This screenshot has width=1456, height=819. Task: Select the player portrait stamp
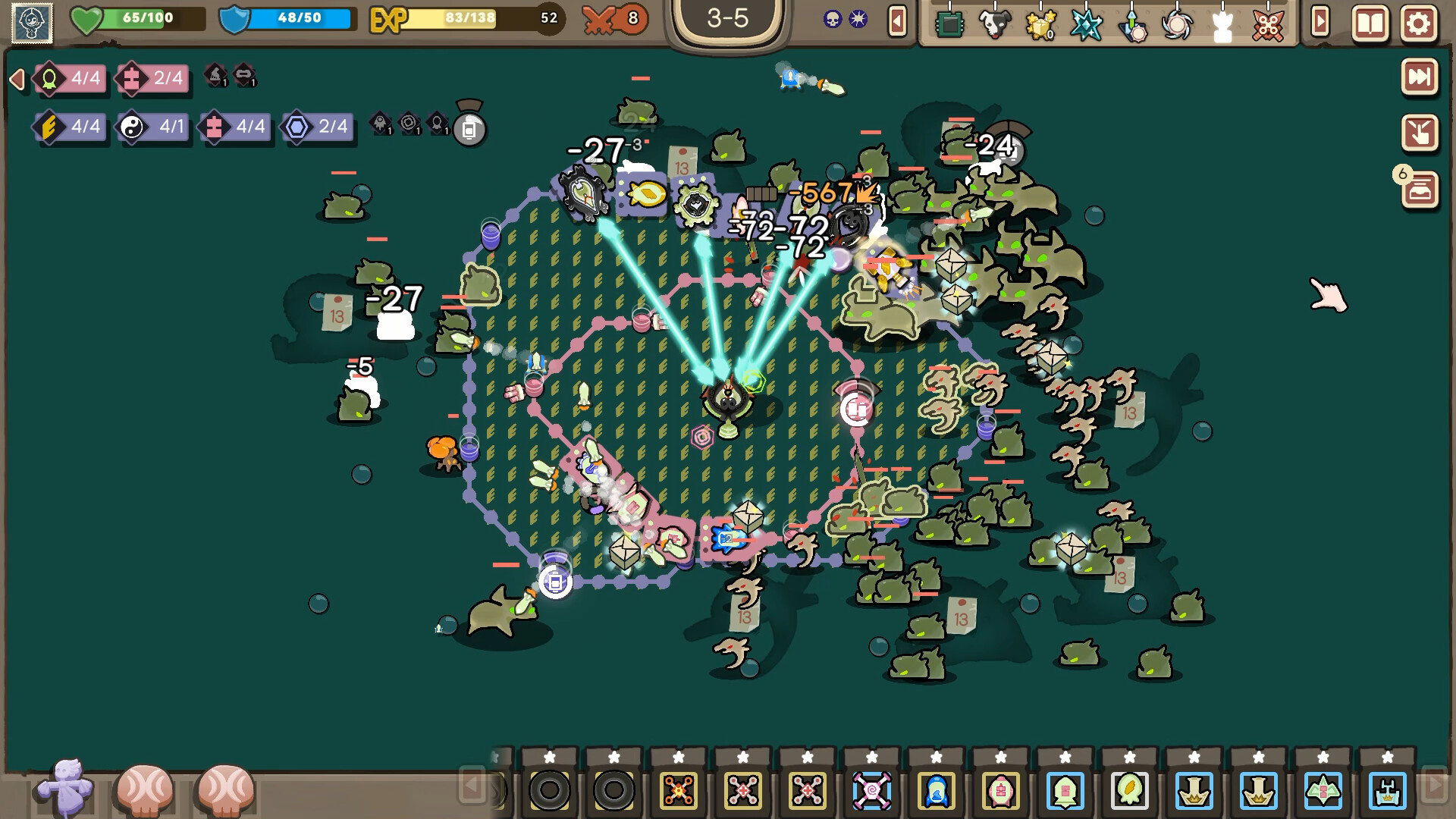point(32,23)
